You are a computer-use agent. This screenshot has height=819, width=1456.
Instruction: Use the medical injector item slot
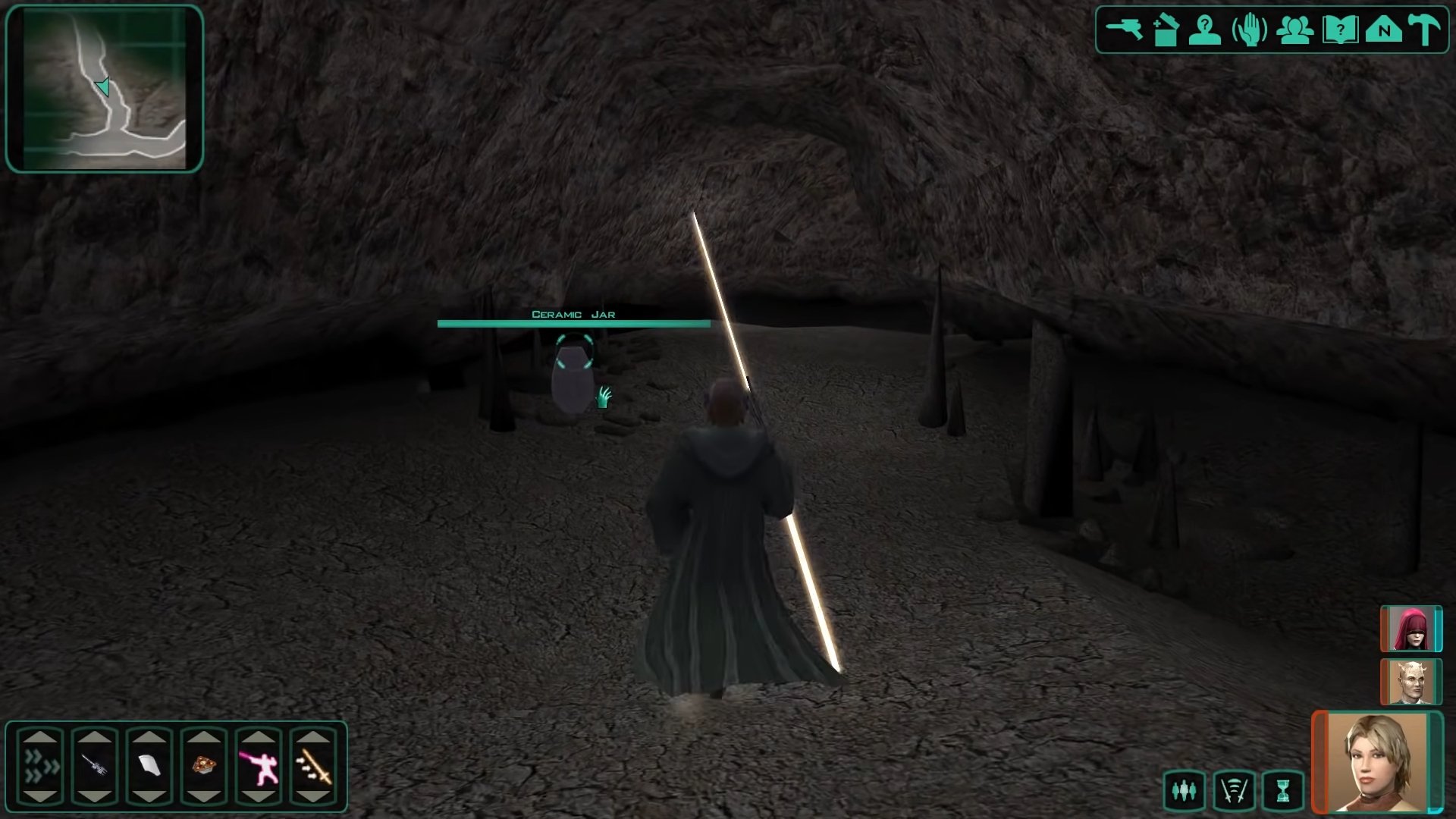[95, 766]
